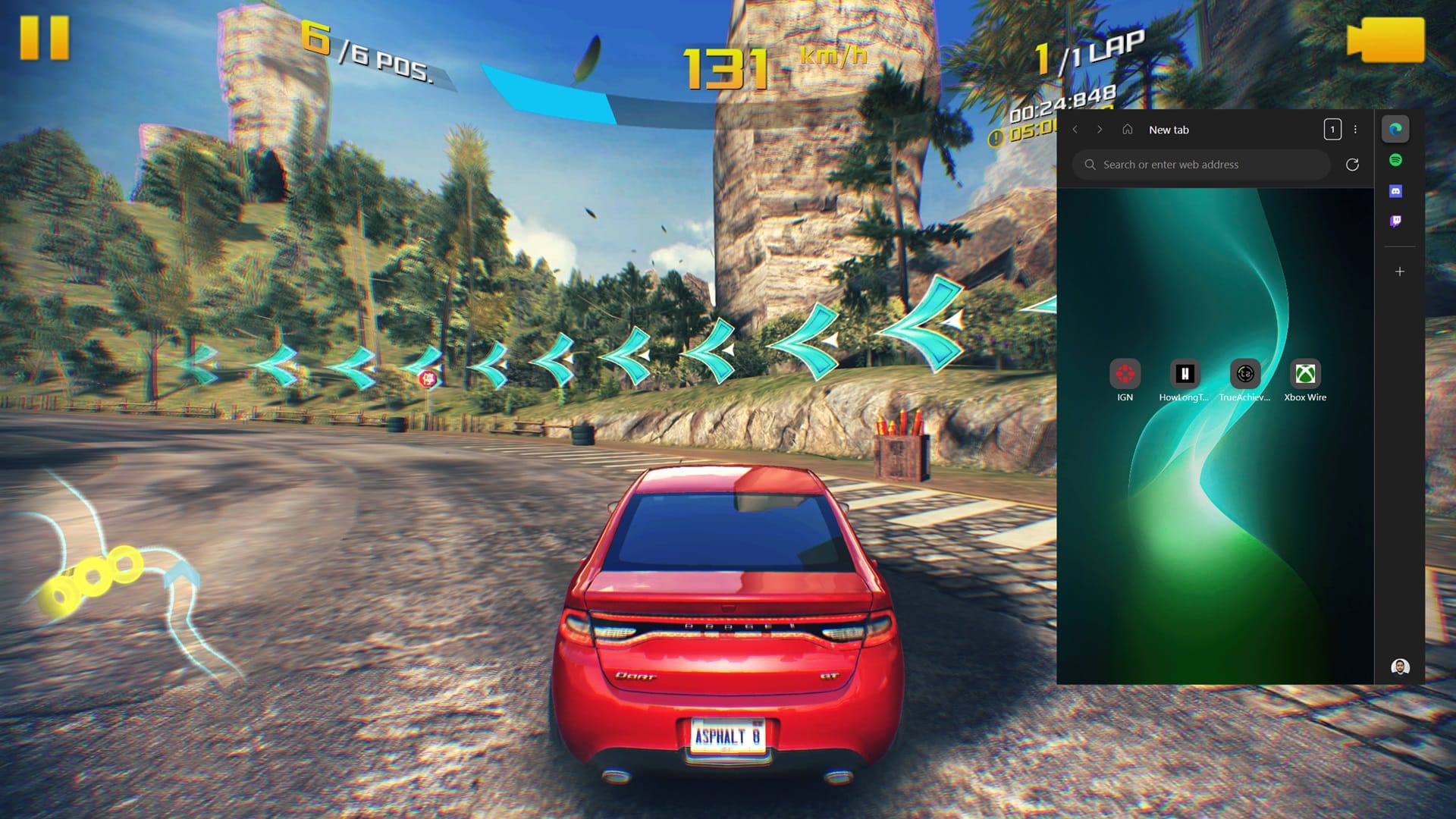The width and height of the screenshot is (1456, 819).
Task: Switch the camera view
Action: pos(1385,39)
